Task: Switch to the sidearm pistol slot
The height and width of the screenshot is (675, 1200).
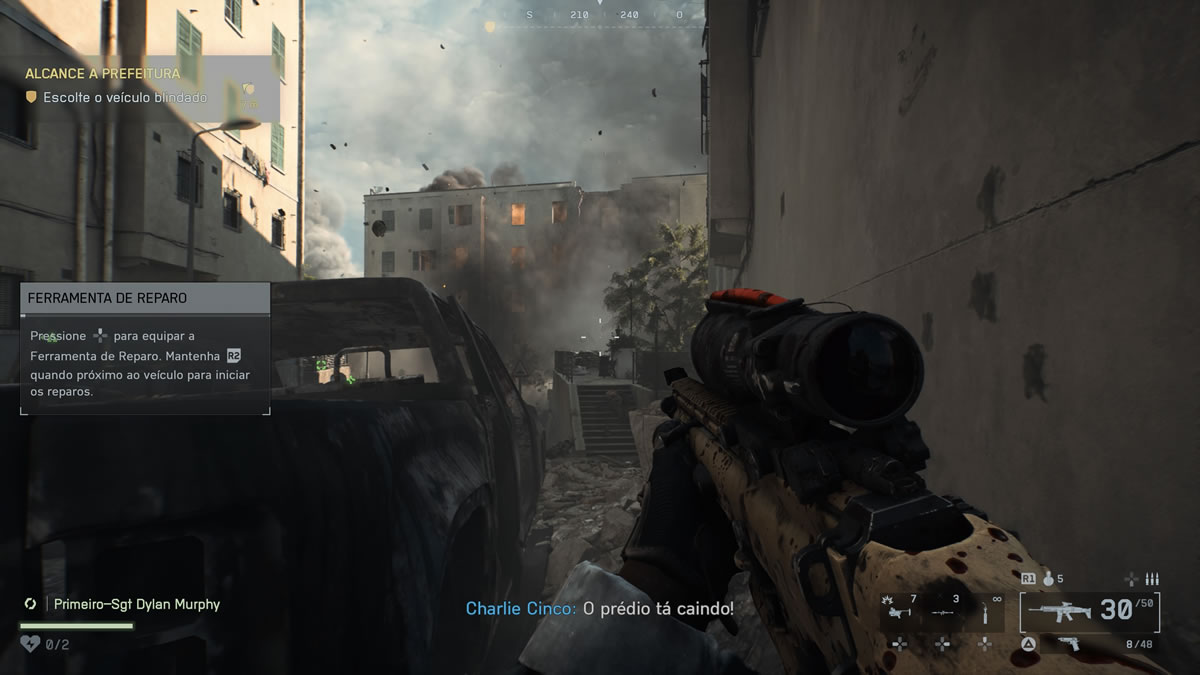Action: pos(1068,644)
